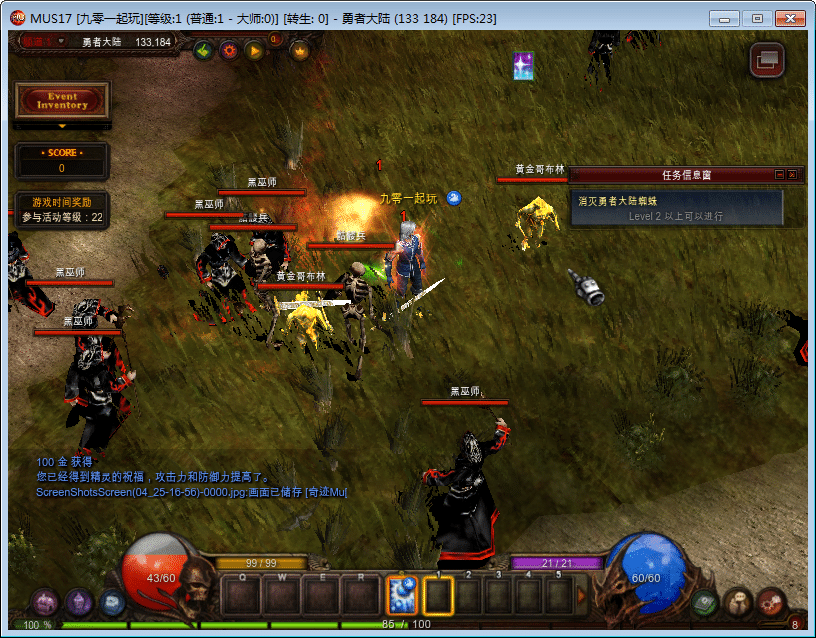
Task: Click the yellow play arrow icon
Action: 254,50
